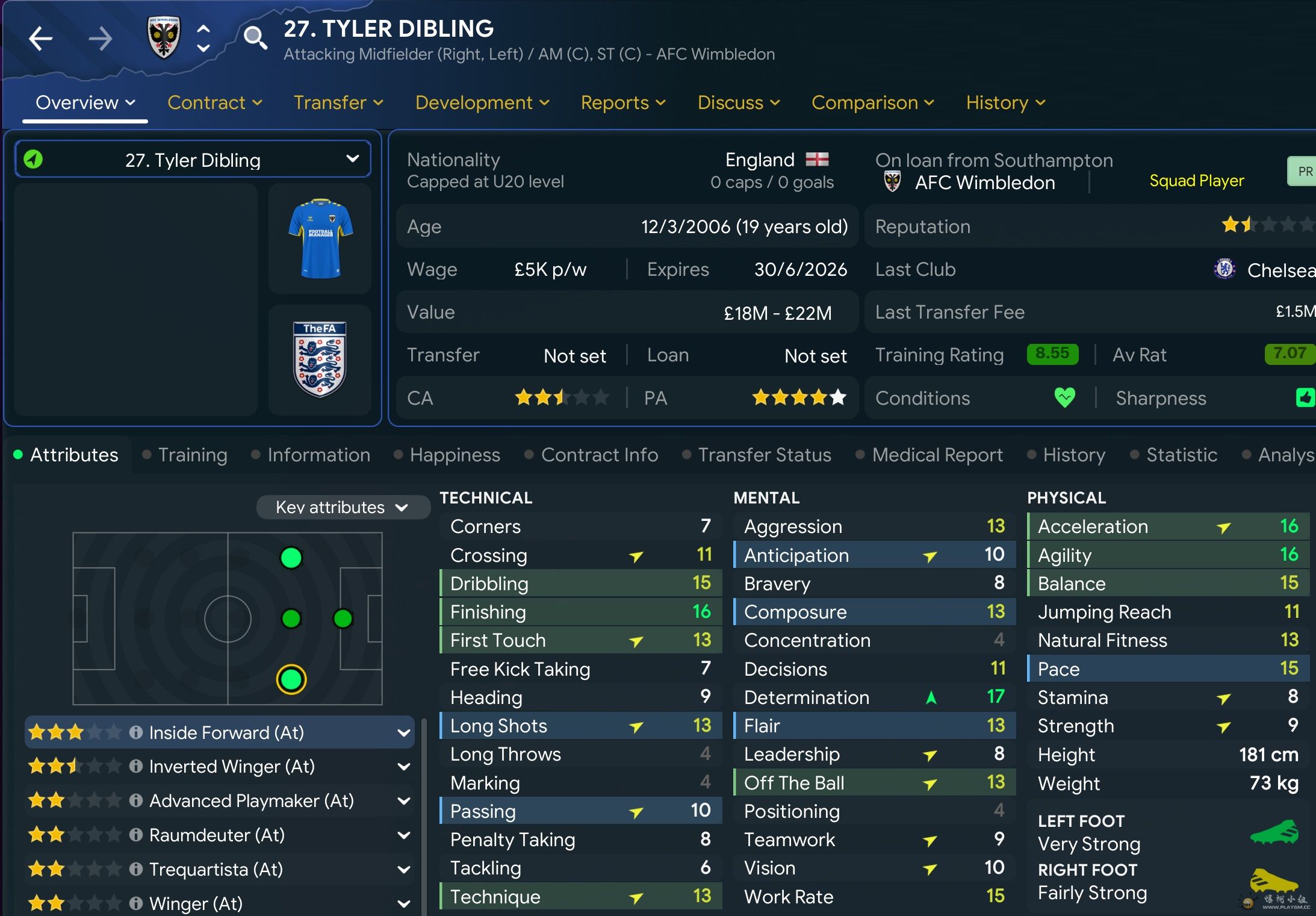This screenshot has height=916, width=1316.
Task: Click the magnifying glass search icon
Action: click(255, 38)
